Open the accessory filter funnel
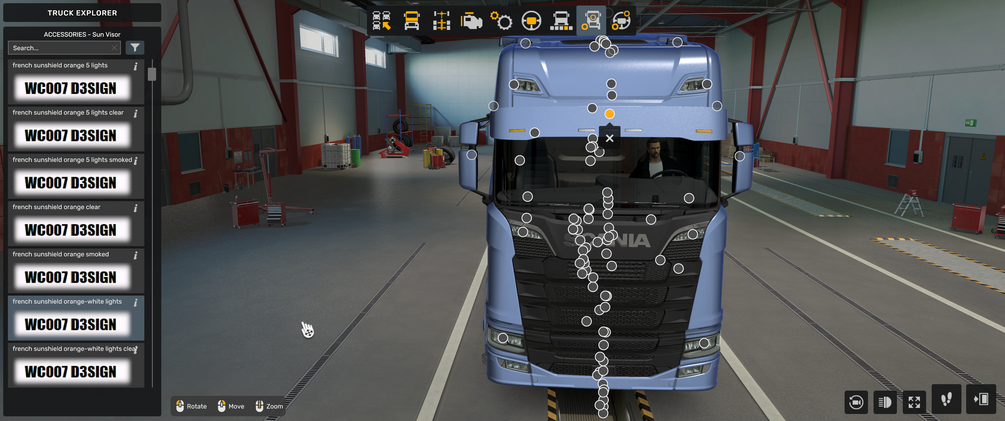The width and height of the screenshot is (1005, 421). [135, 48]
